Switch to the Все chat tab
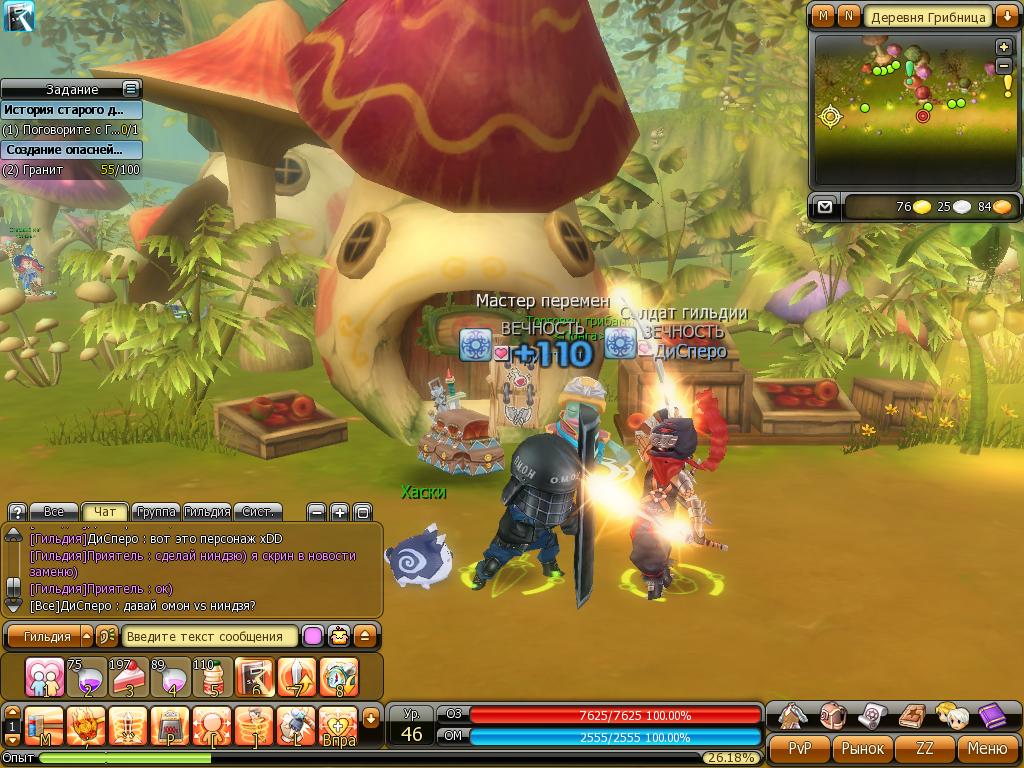Screen dimensions: 1024x768 click(x=53, y=511)
